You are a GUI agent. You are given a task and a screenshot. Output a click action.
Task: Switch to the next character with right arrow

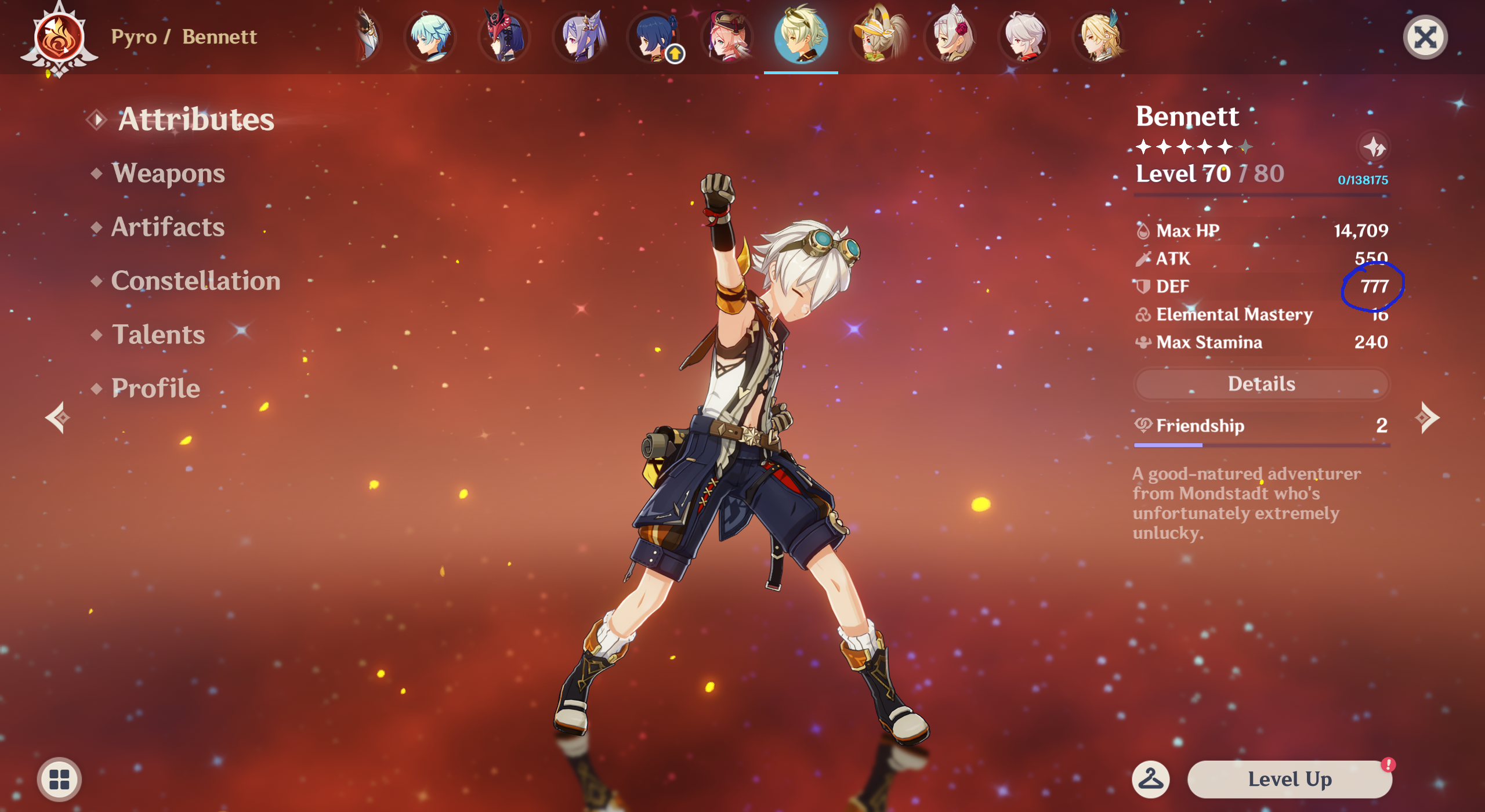point(1426,418)
